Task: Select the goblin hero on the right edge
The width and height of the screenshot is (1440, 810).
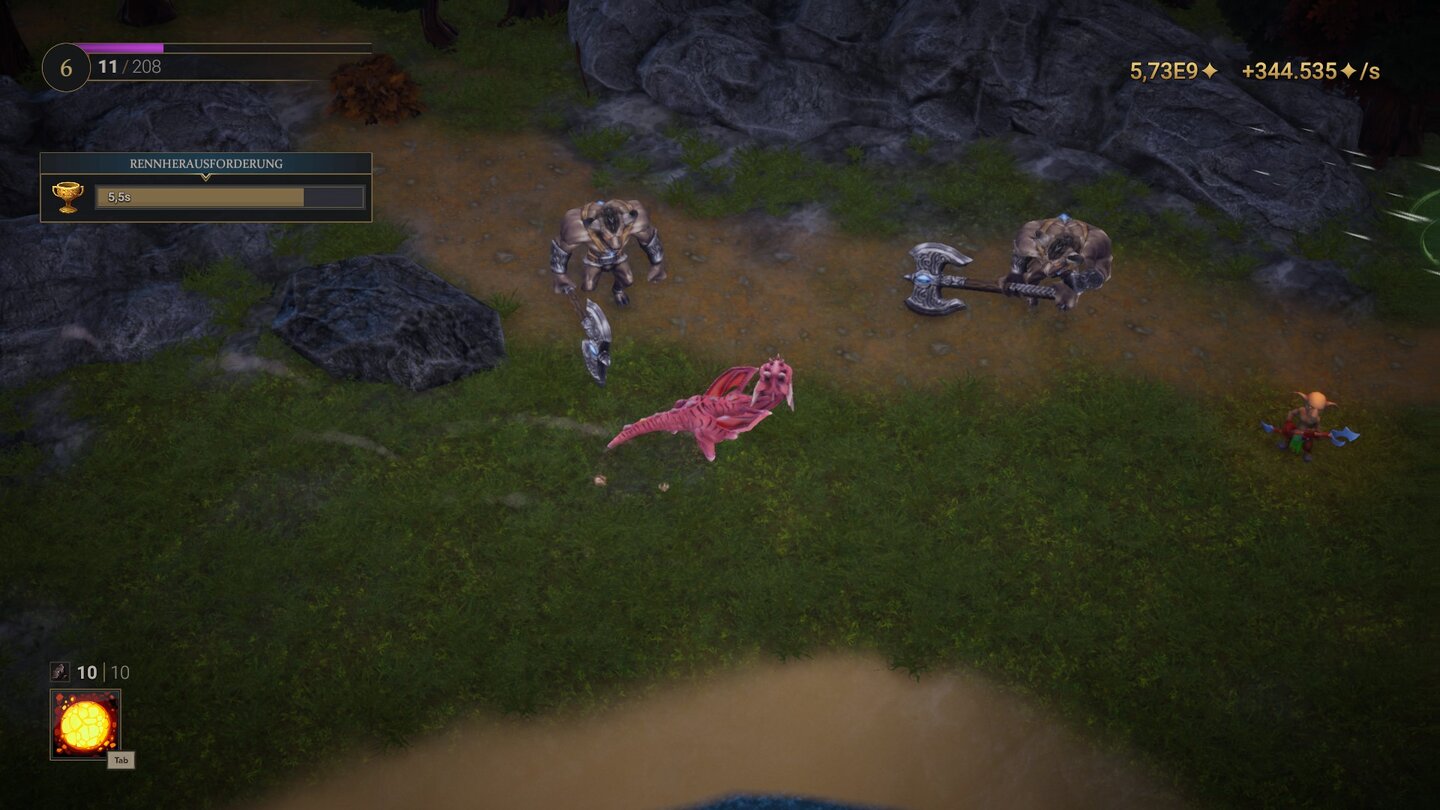Action: pyautogui.click(x=1307, y=425)
